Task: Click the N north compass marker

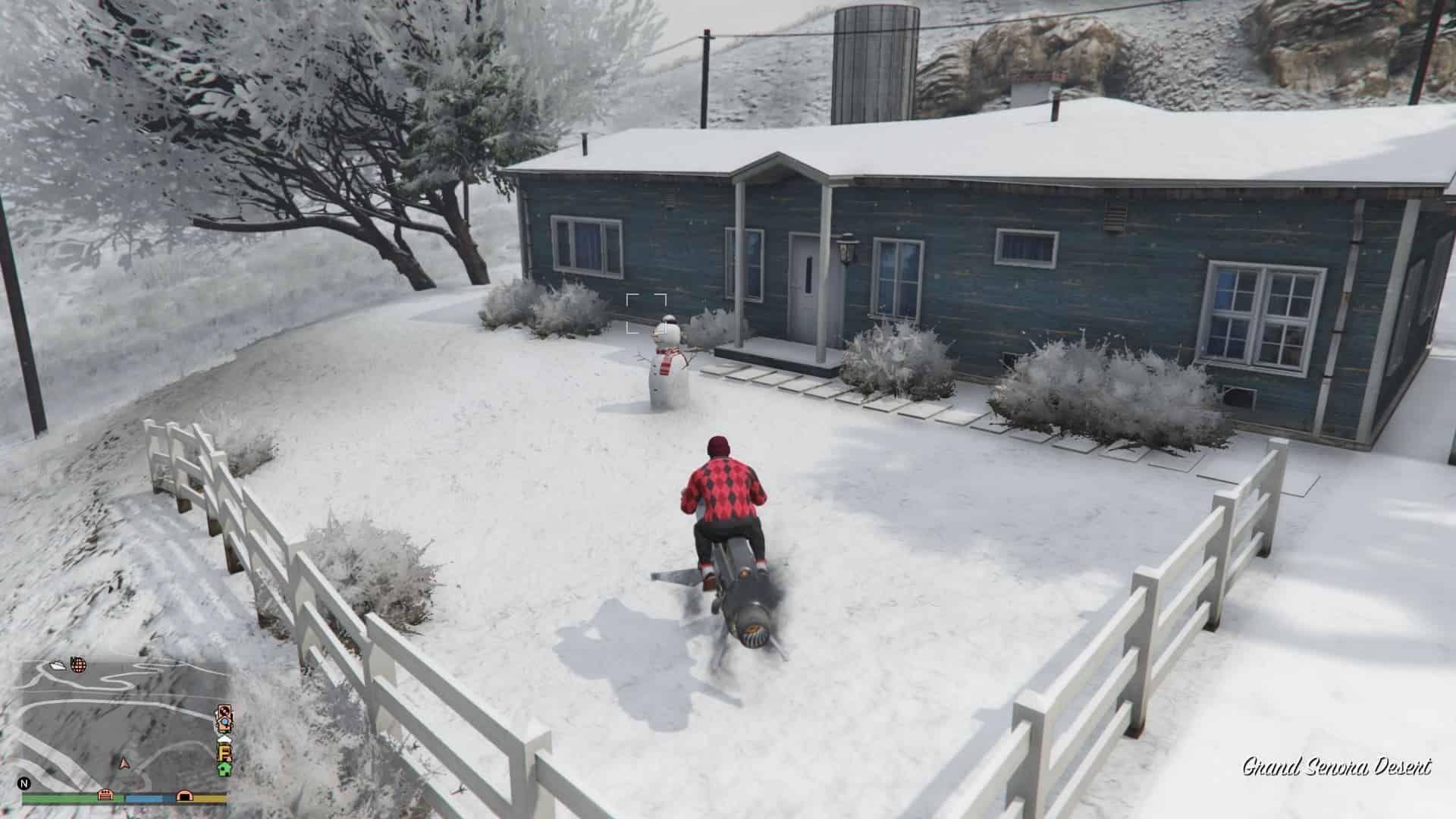Action: point(24,783)
